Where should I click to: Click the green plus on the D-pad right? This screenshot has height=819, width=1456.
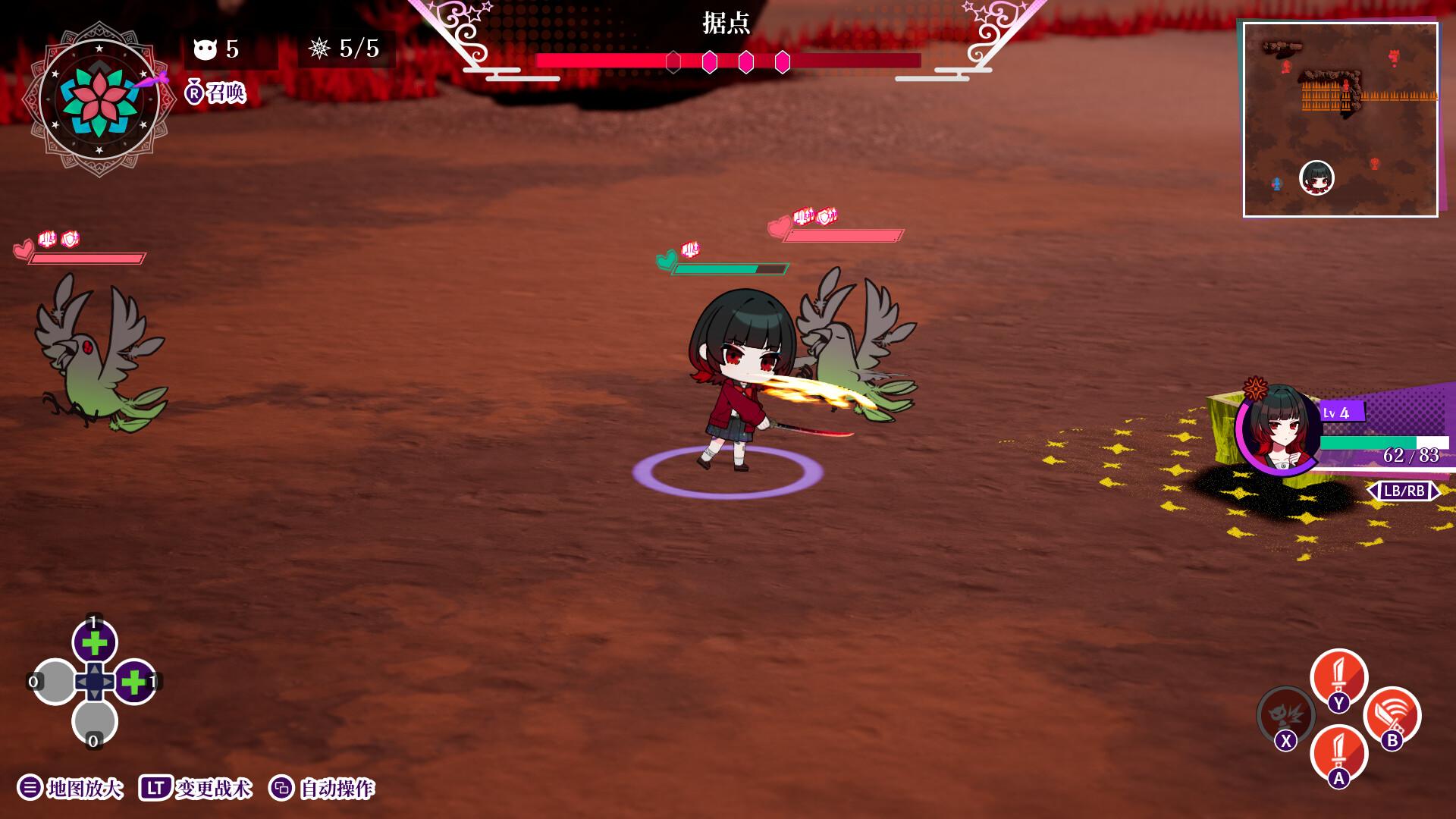[133, 682]
